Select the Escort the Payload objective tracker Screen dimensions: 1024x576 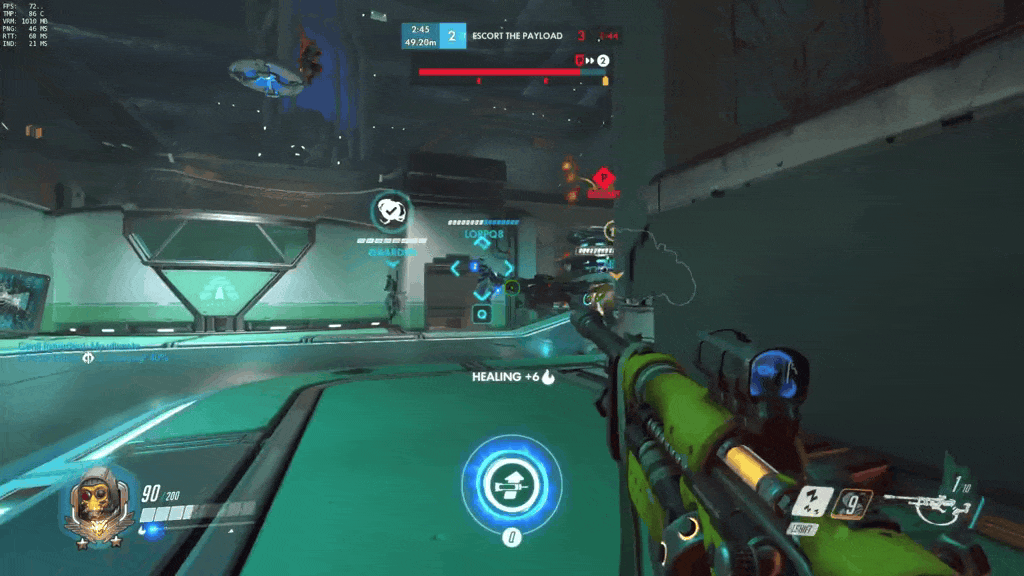[518, 36]
